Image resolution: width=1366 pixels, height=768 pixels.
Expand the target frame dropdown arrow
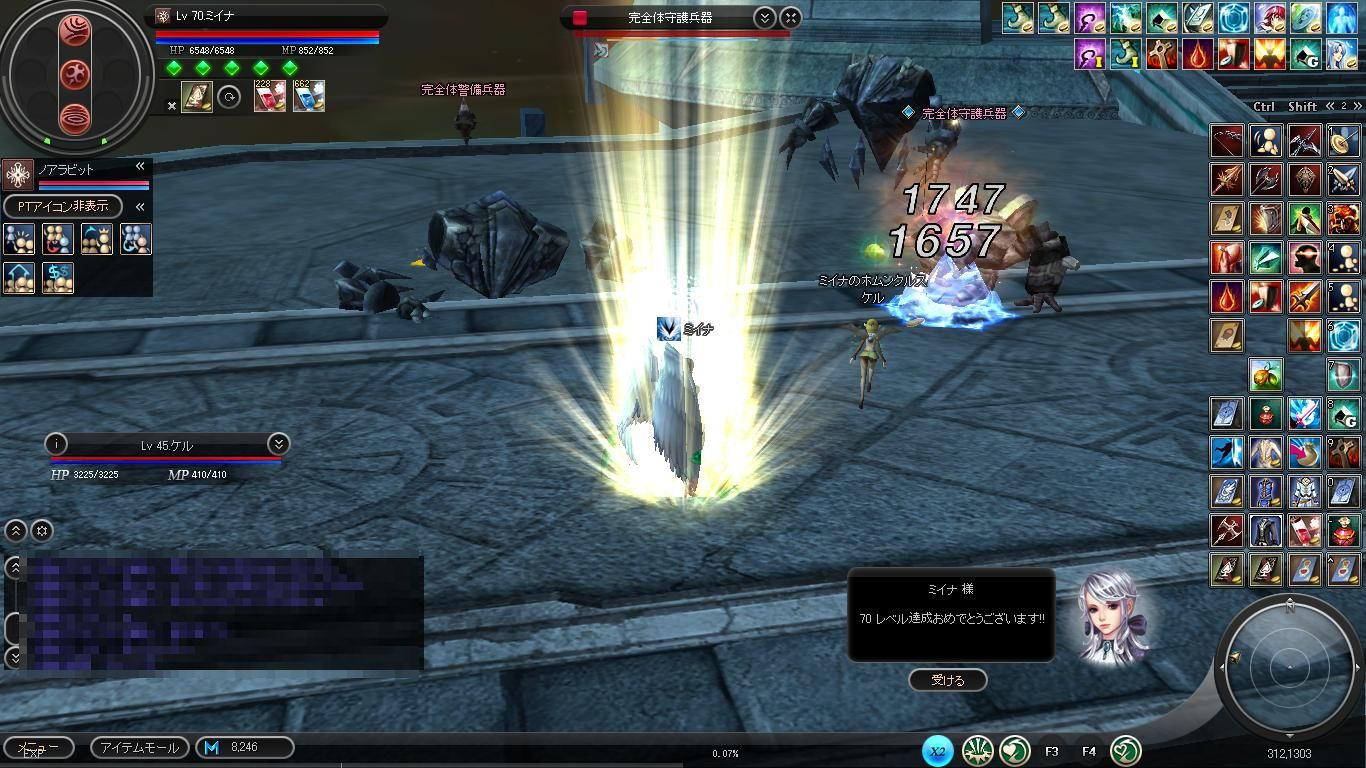coord(764,17)
